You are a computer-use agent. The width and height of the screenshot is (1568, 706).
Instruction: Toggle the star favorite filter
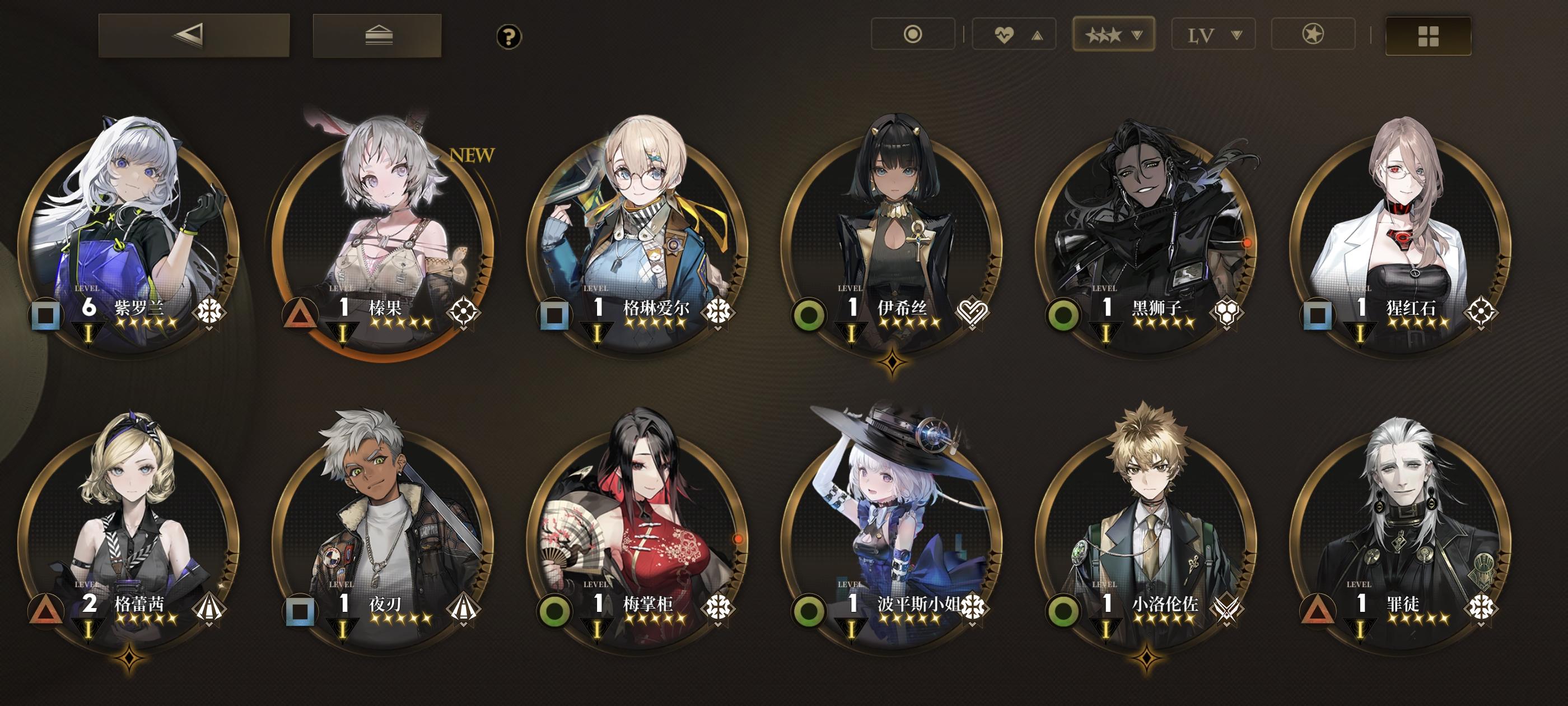1313,35
